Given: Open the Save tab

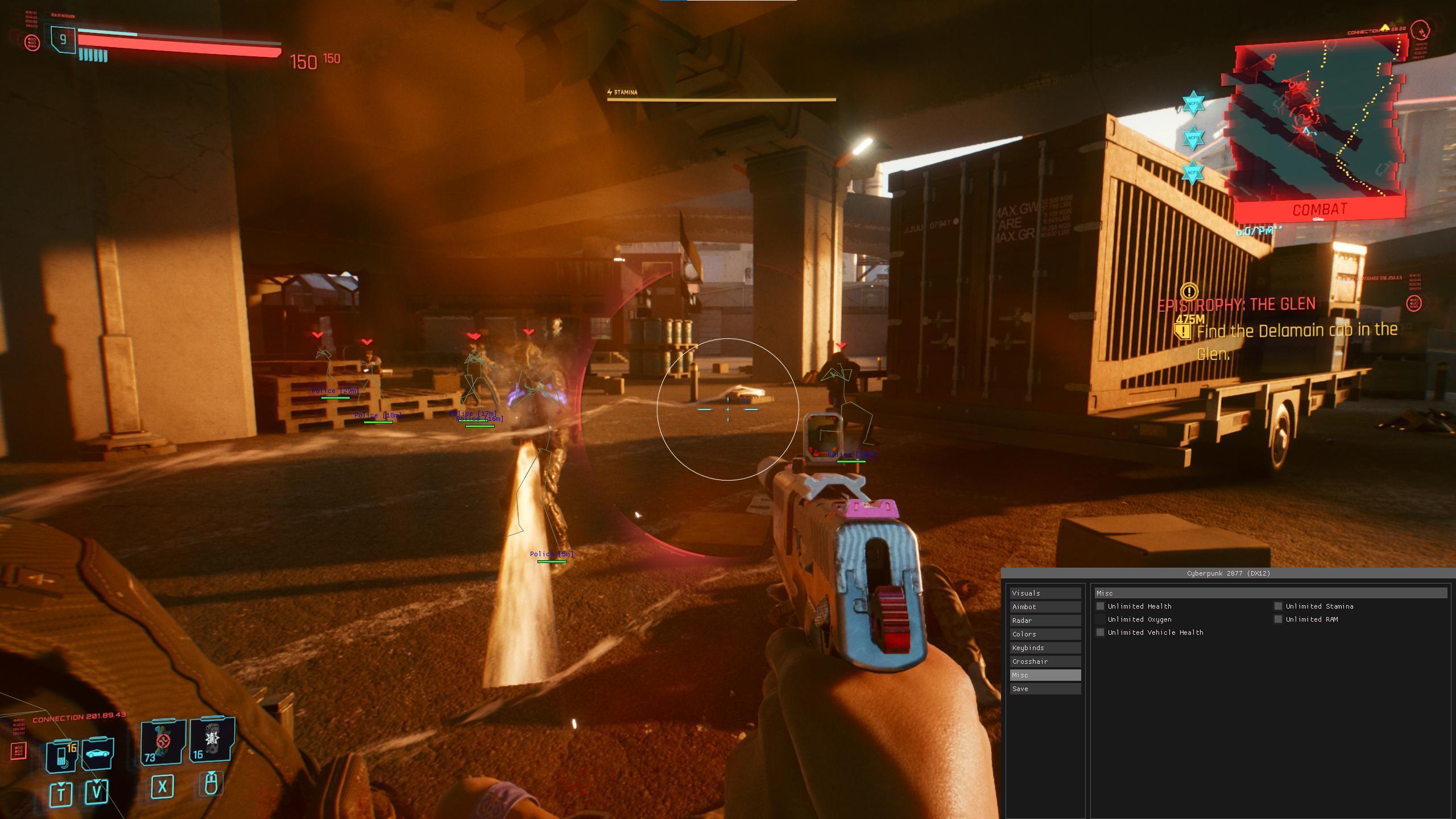Looking at the screenshot, I should point(1045,689).
